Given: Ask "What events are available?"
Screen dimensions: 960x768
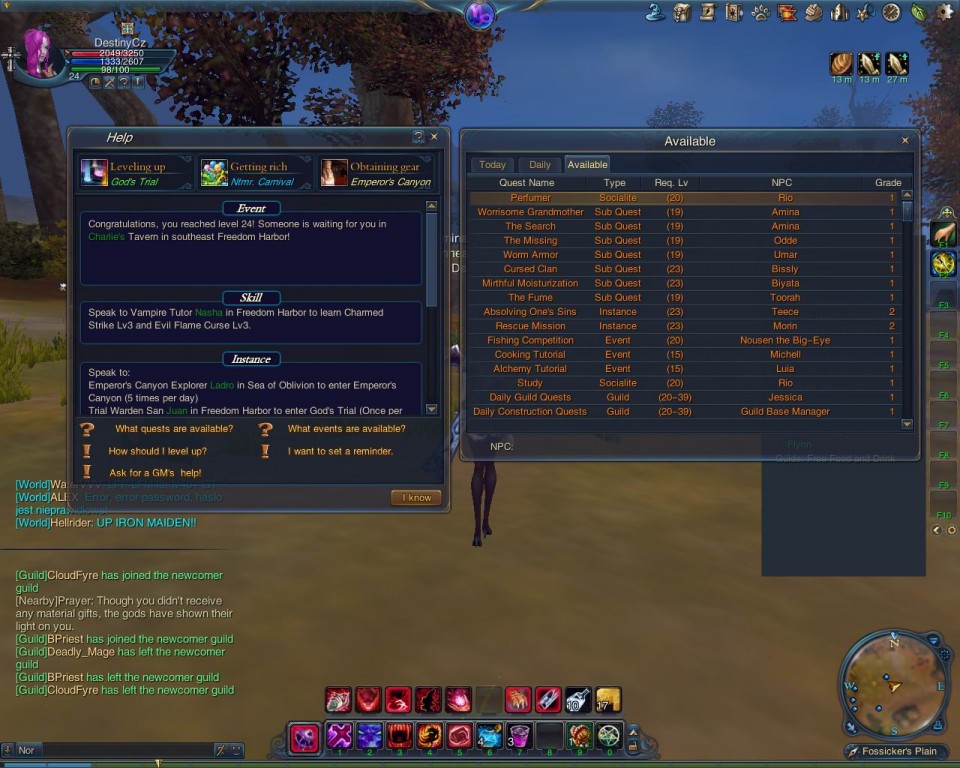Looking at the screenshot, I should 346,429.
